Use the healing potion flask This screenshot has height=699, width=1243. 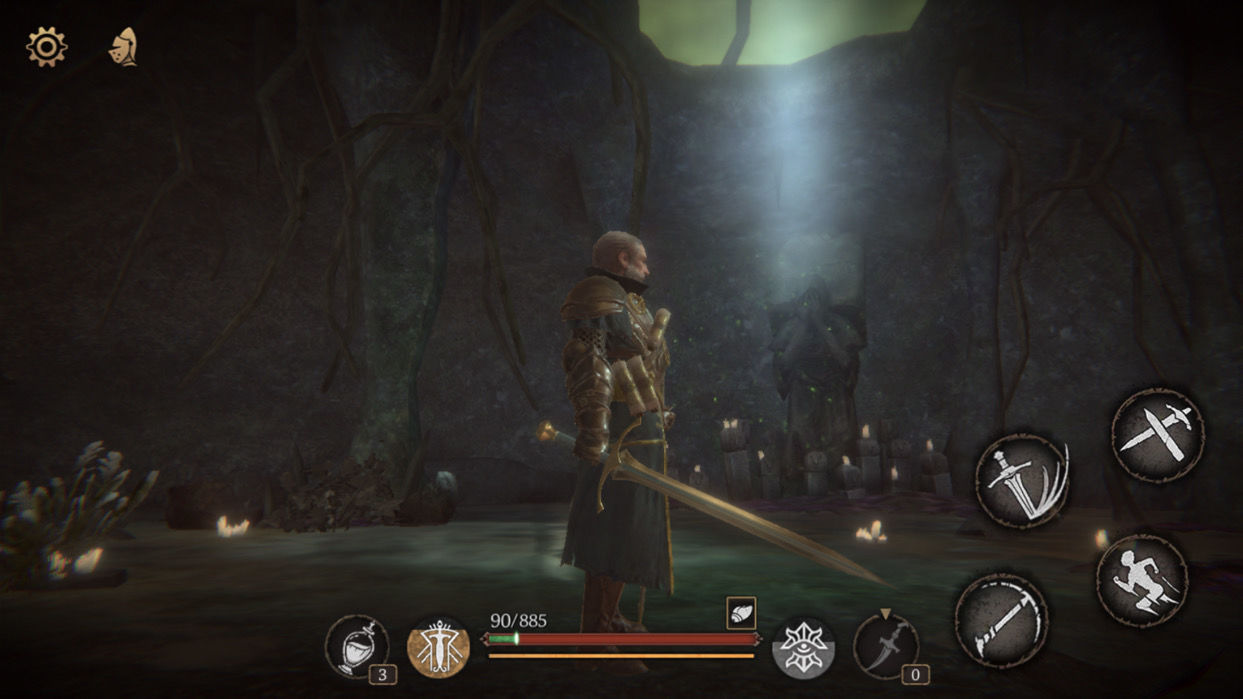(357, 645)
